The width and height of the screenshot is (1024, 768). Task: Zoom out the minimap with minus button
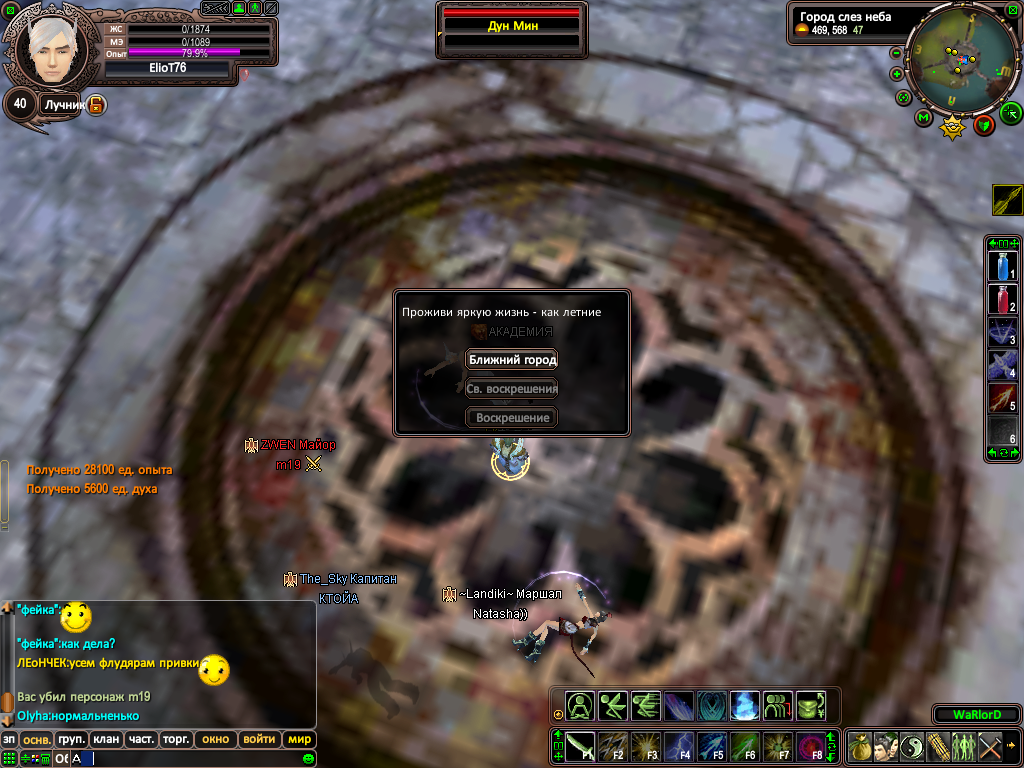click(896, 53)
